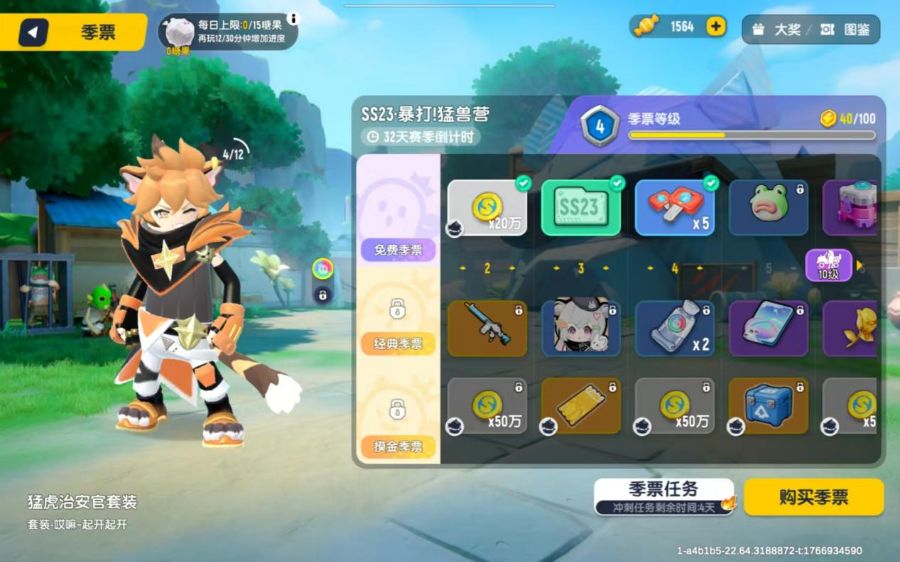This screenshot has width=900, height=562.
Task: Open 季票任务 pass missions
Action: tap(663, 495)
